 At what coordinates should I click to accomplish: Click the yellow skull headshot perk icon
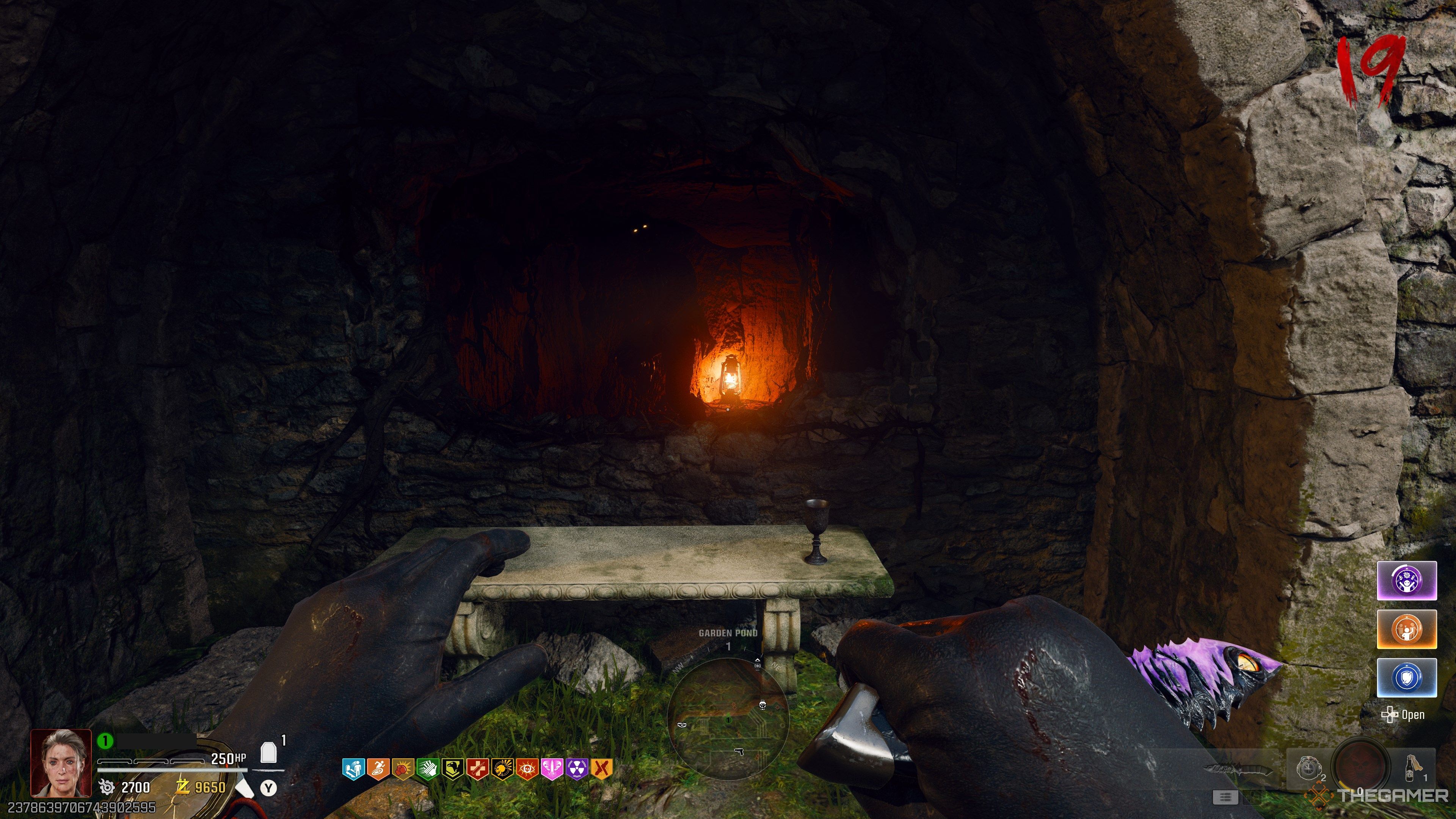coord(502,769)
